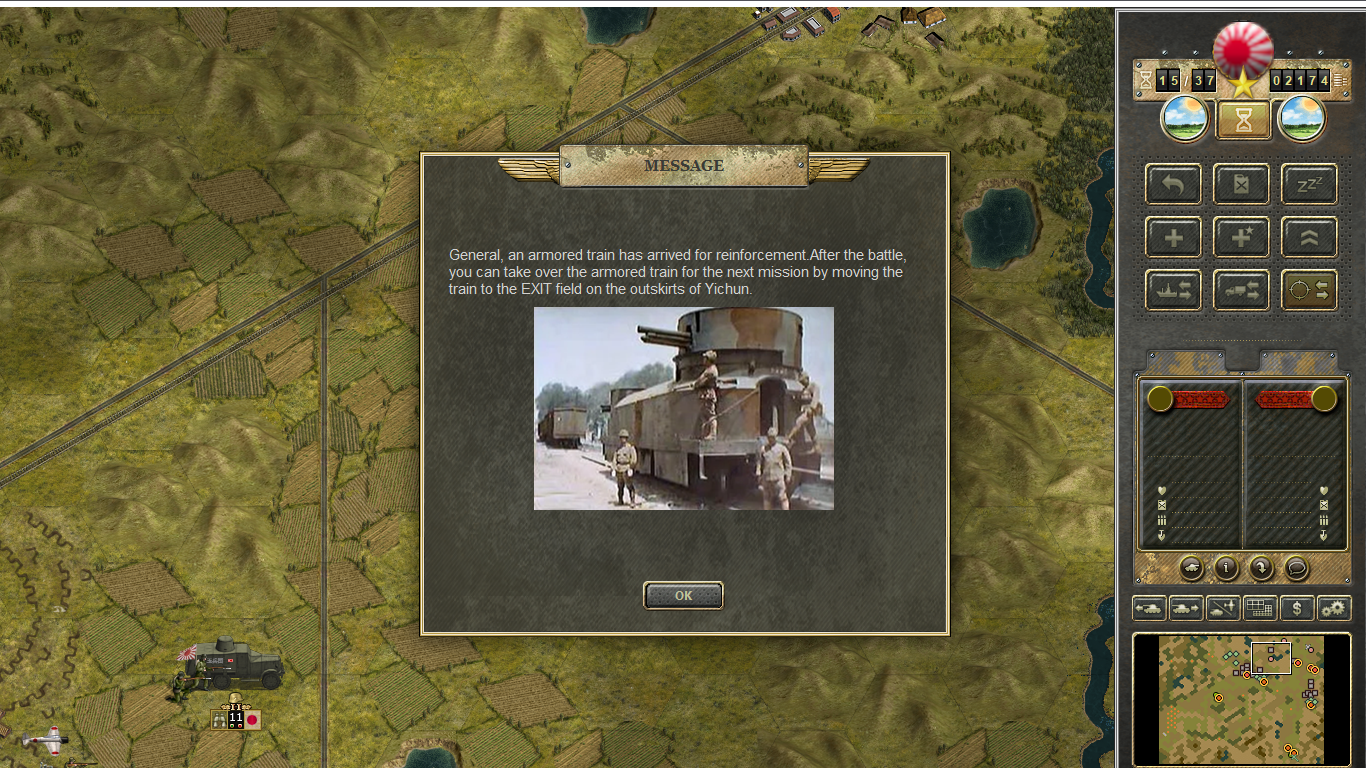The width and height of the screenshot is (1366, 768).
Task: Click the plus-with-star elite replacements button
Action: (1241, 238)
